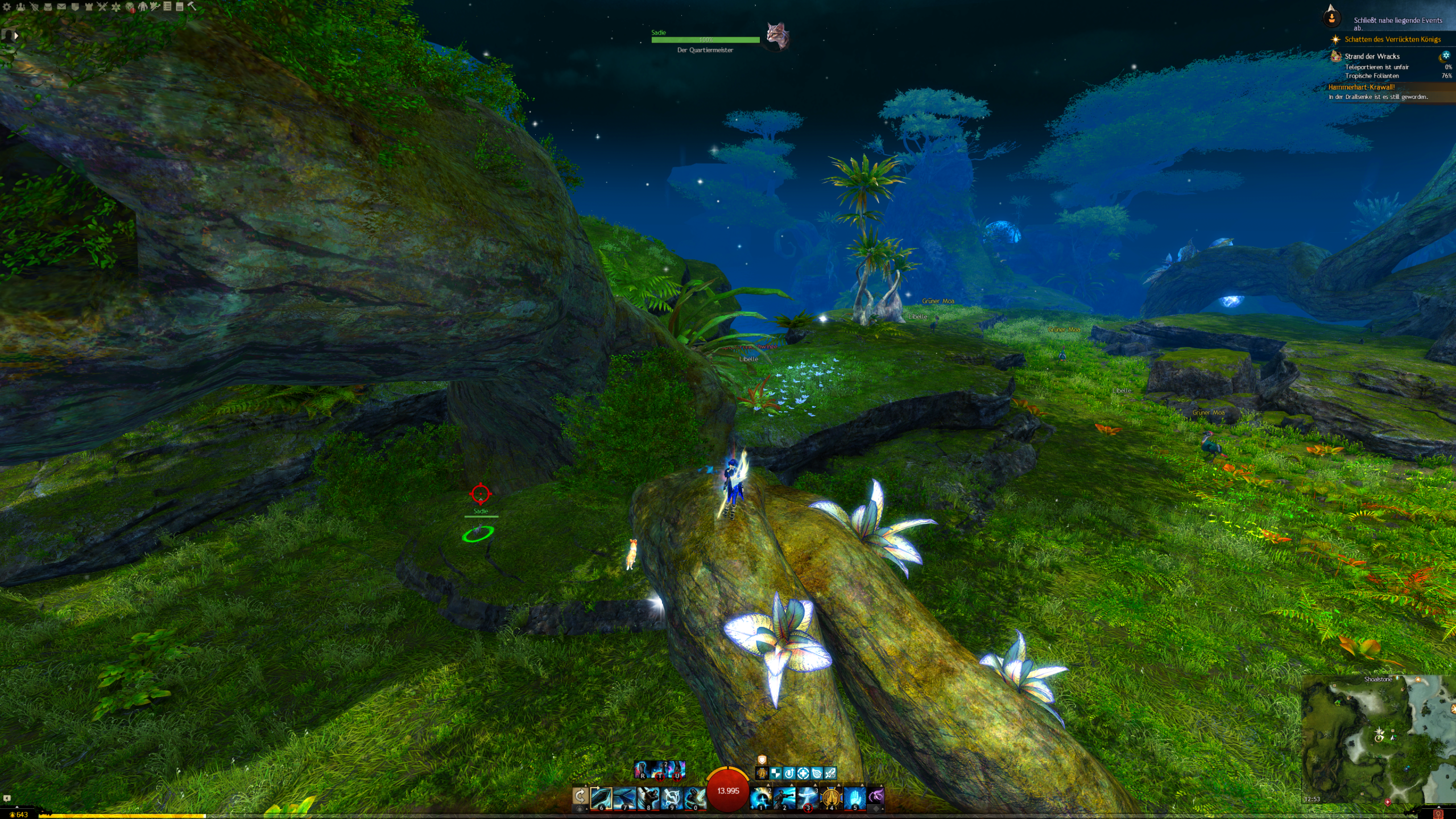Click the Hammerhart-Krawall! event entry
The width and height of the screenshot is (1456, 819).
[1361, 87]
